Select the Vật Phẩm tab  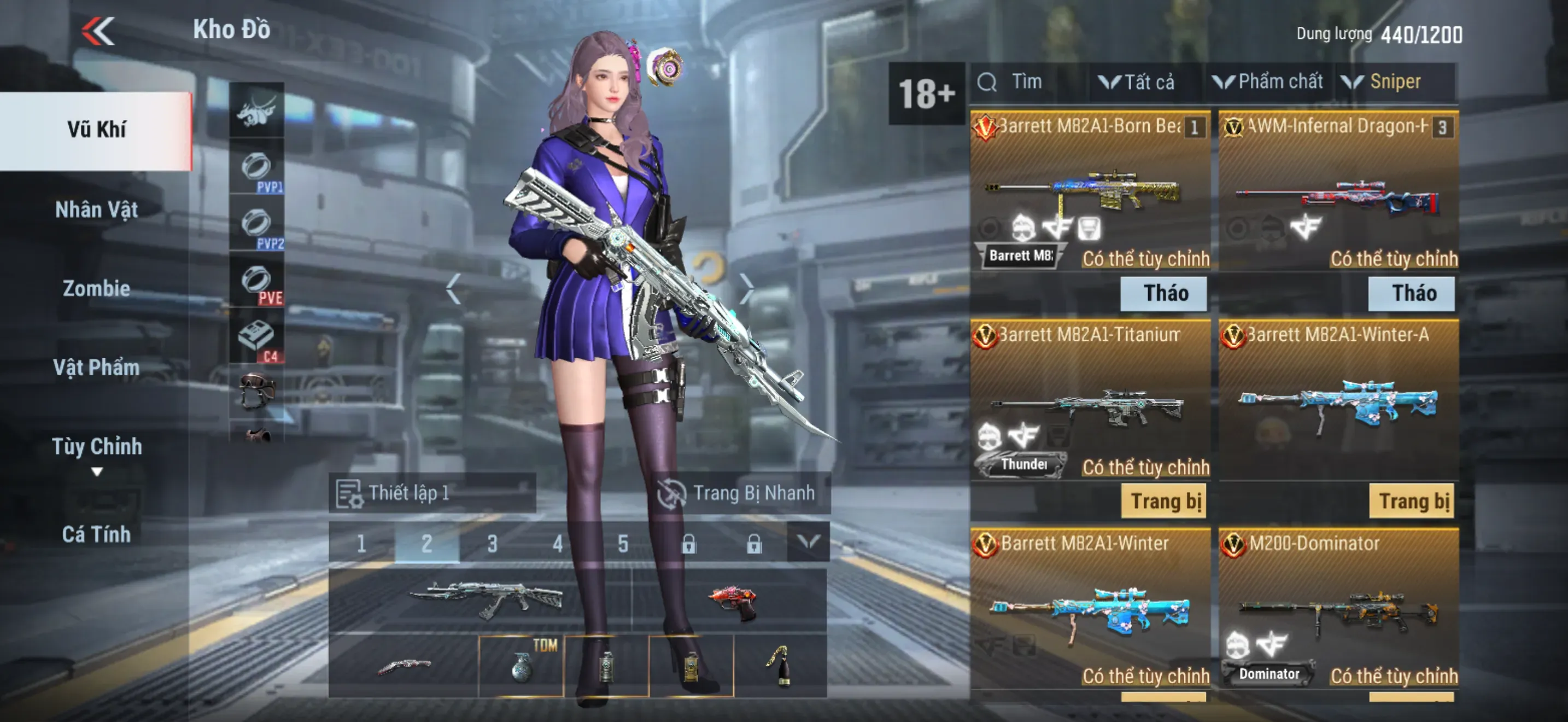pos(96,367)
